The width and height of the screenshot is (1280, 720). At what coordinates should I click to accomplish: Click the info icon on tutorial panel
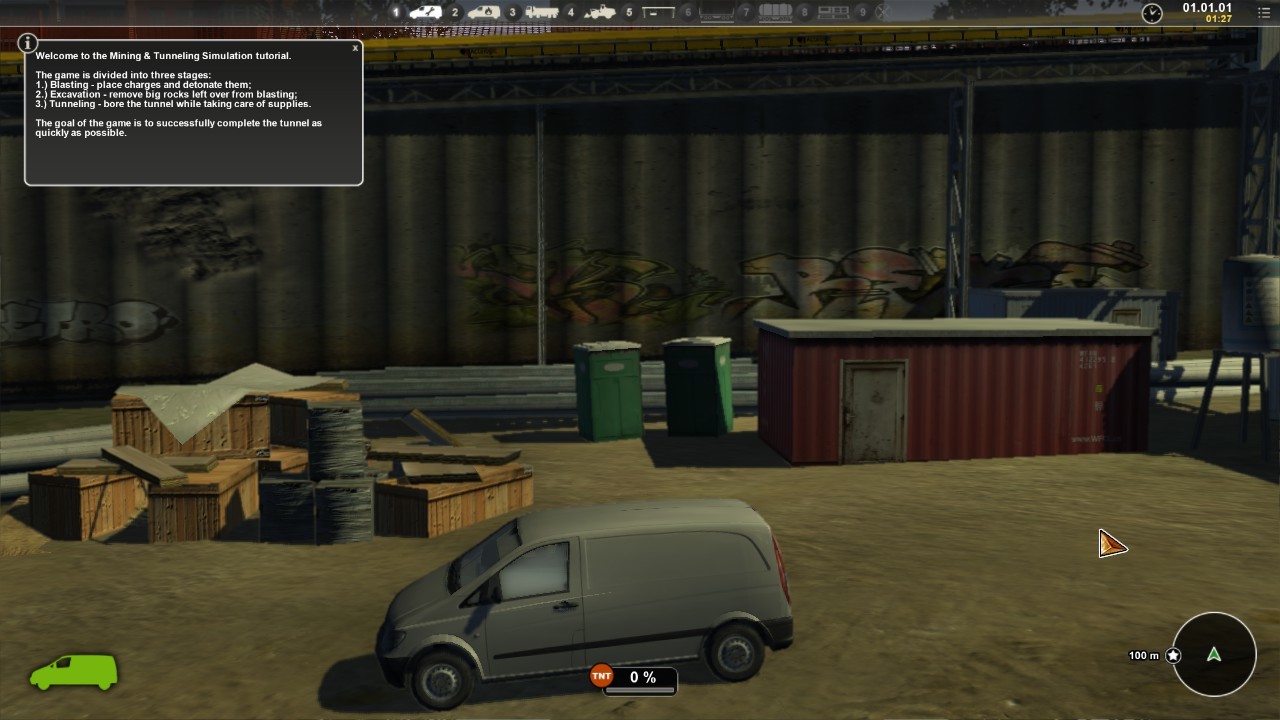tap(28, 43)
